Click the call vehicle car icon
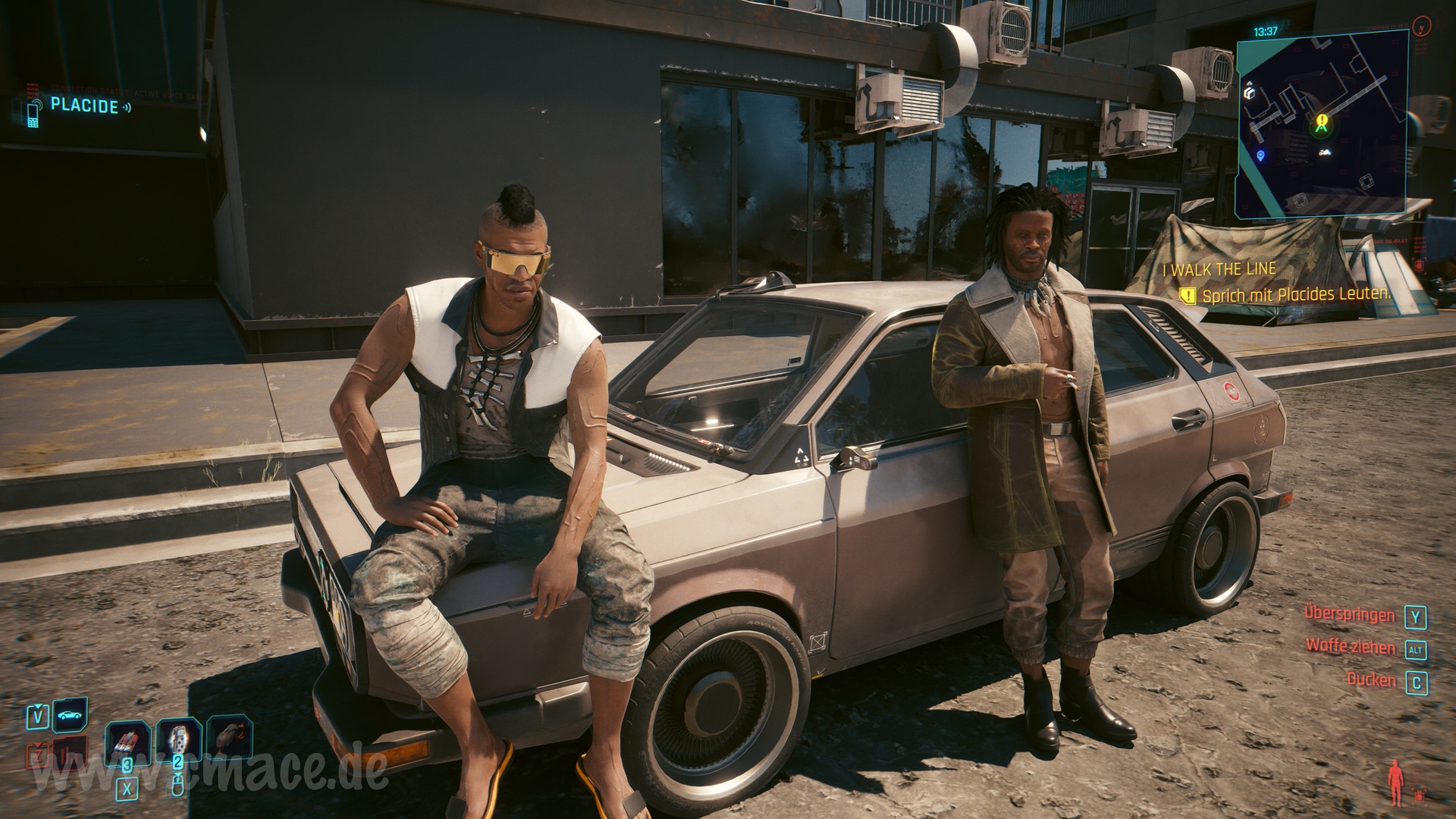This screenshot has height=819, width=1456. coord(70,714)
